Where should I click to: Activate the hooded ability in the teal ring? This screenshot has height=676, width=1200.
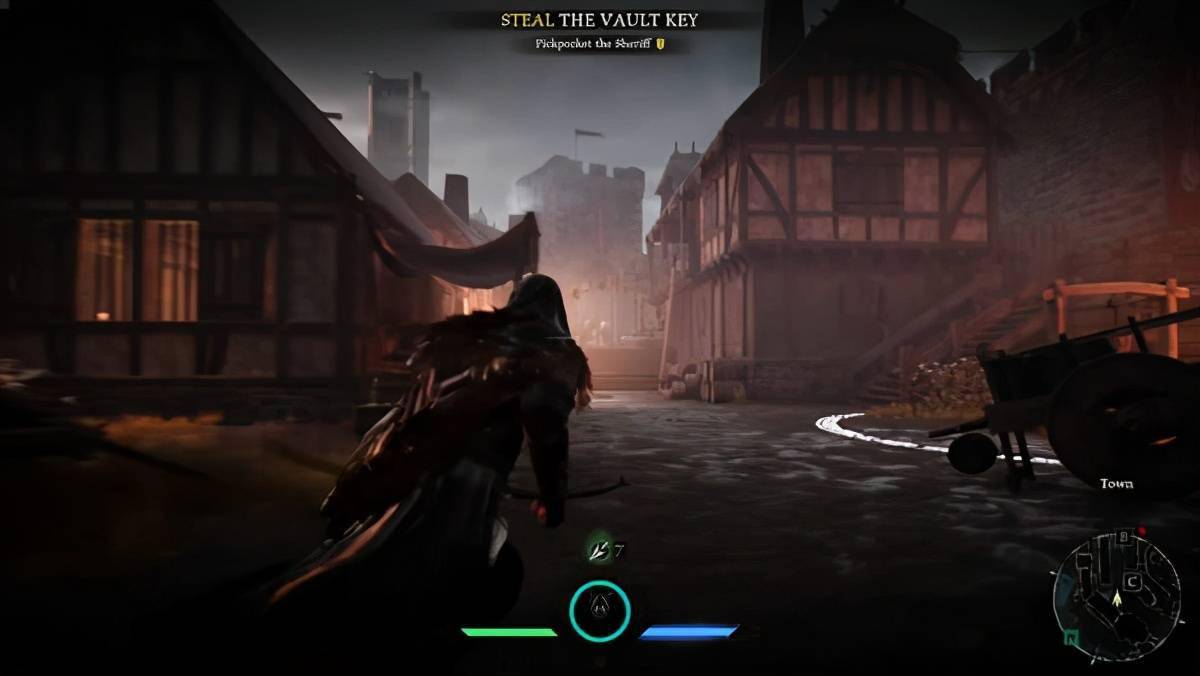click(600, 610)
